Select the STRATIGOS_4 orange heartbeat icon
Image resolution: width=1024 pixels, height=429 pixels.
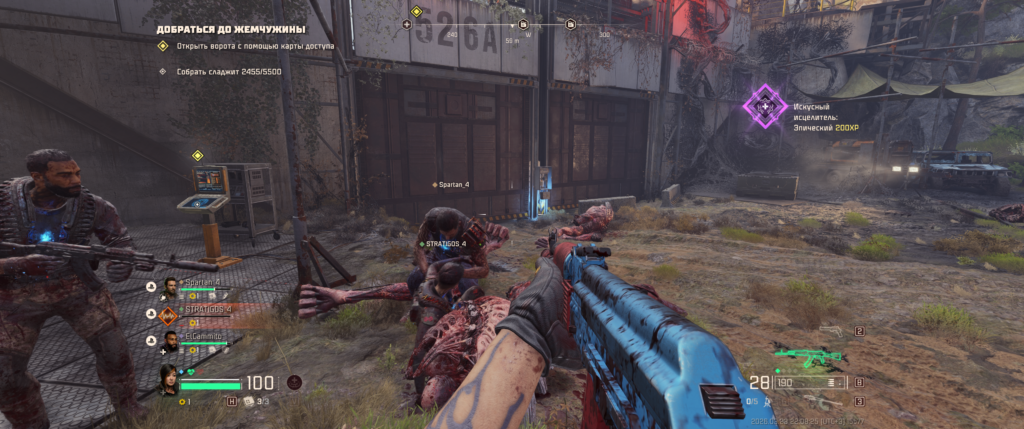point(168,314)
